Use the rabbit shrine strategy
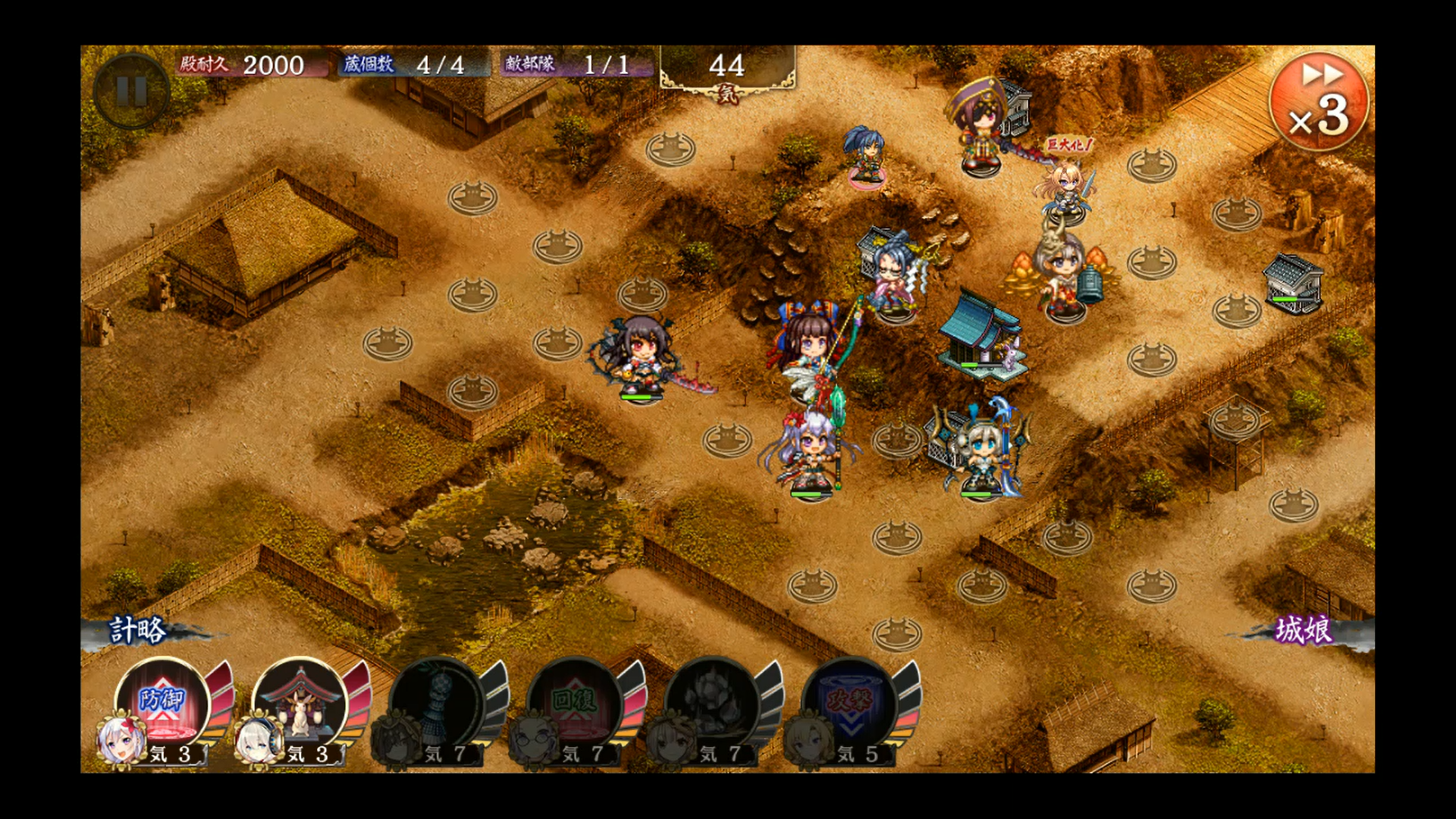 click(x=300, y=701)
